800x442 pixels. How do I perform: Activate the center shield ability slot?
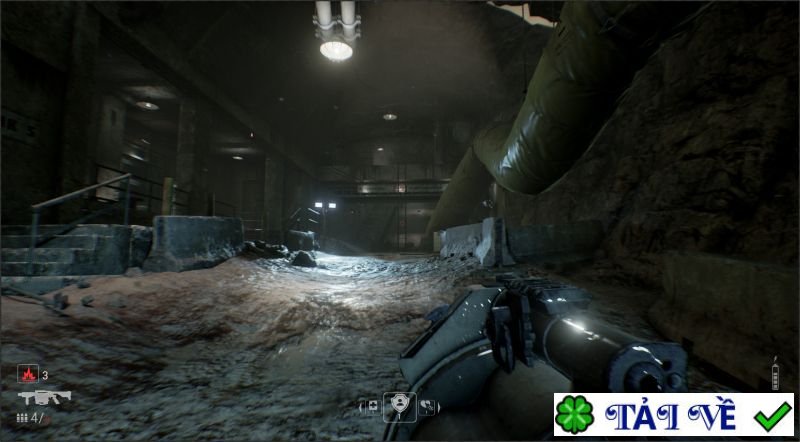pos(399,405)
